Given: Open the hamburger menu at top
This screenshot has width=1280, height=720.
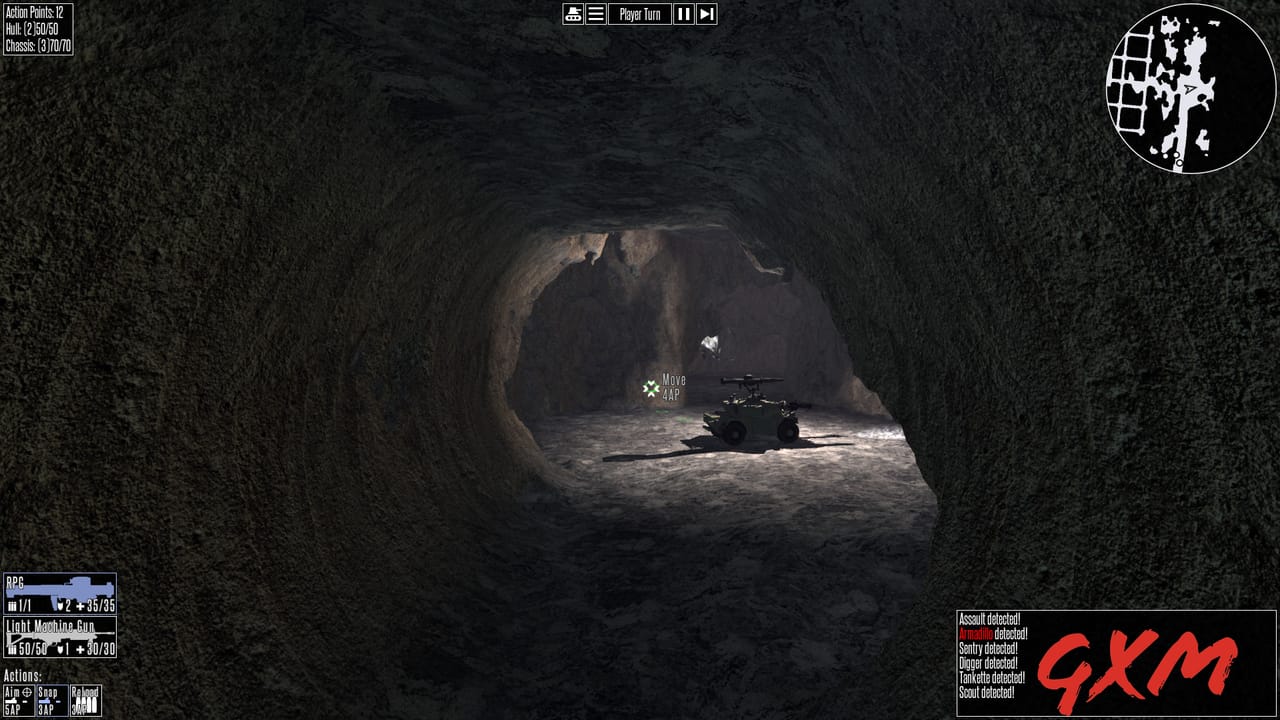Looking at the screenshot, I should point(595,14).
